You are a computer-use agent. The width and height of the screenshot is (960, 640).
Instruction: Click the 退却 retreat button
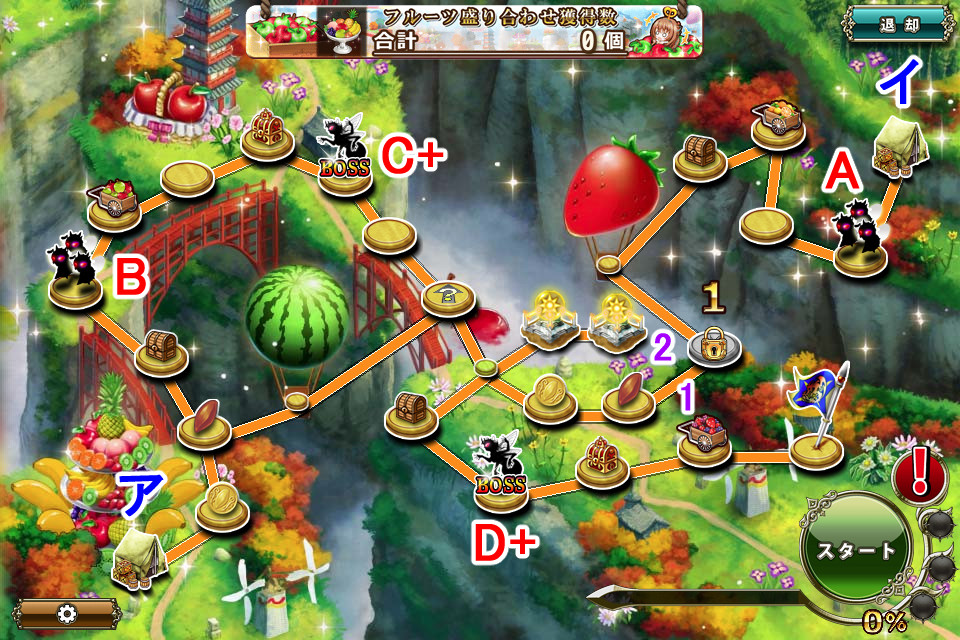(x=896, y=26)
